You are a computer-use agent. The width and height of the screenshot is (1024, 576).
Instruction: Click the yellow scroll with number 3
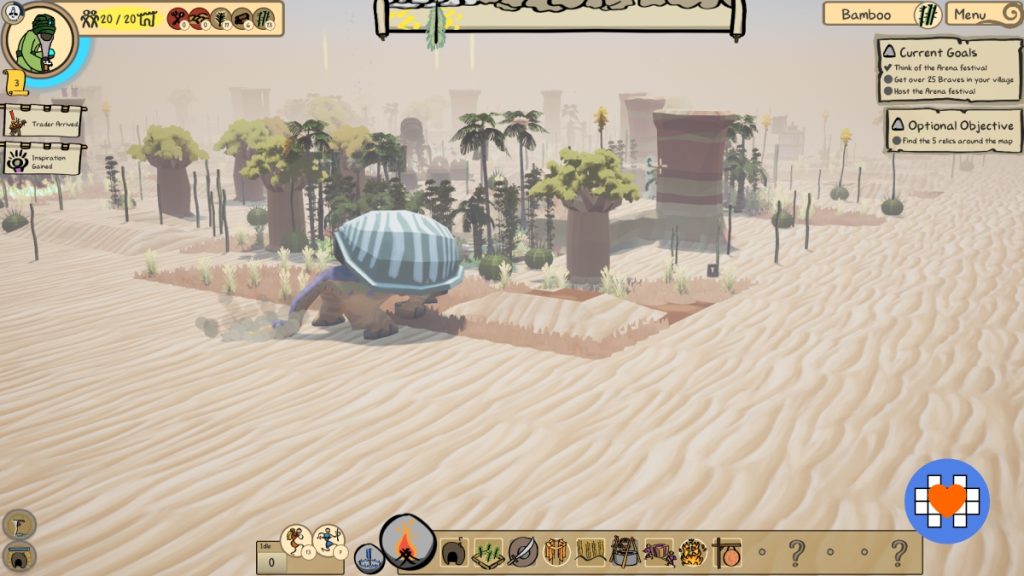pos(16,80)
